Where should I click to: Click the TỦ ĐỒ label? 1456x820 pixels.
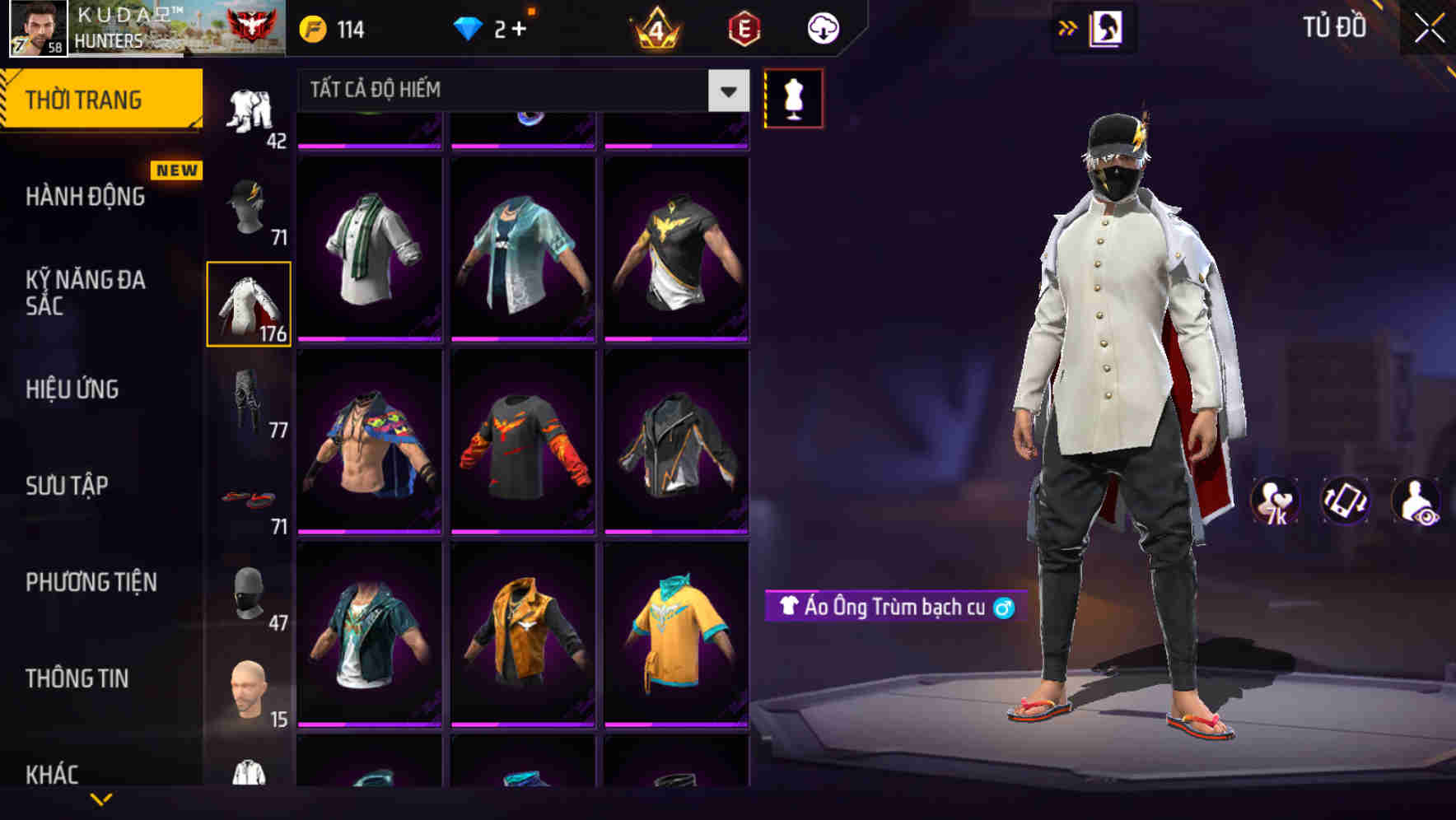click(1332, 27)
